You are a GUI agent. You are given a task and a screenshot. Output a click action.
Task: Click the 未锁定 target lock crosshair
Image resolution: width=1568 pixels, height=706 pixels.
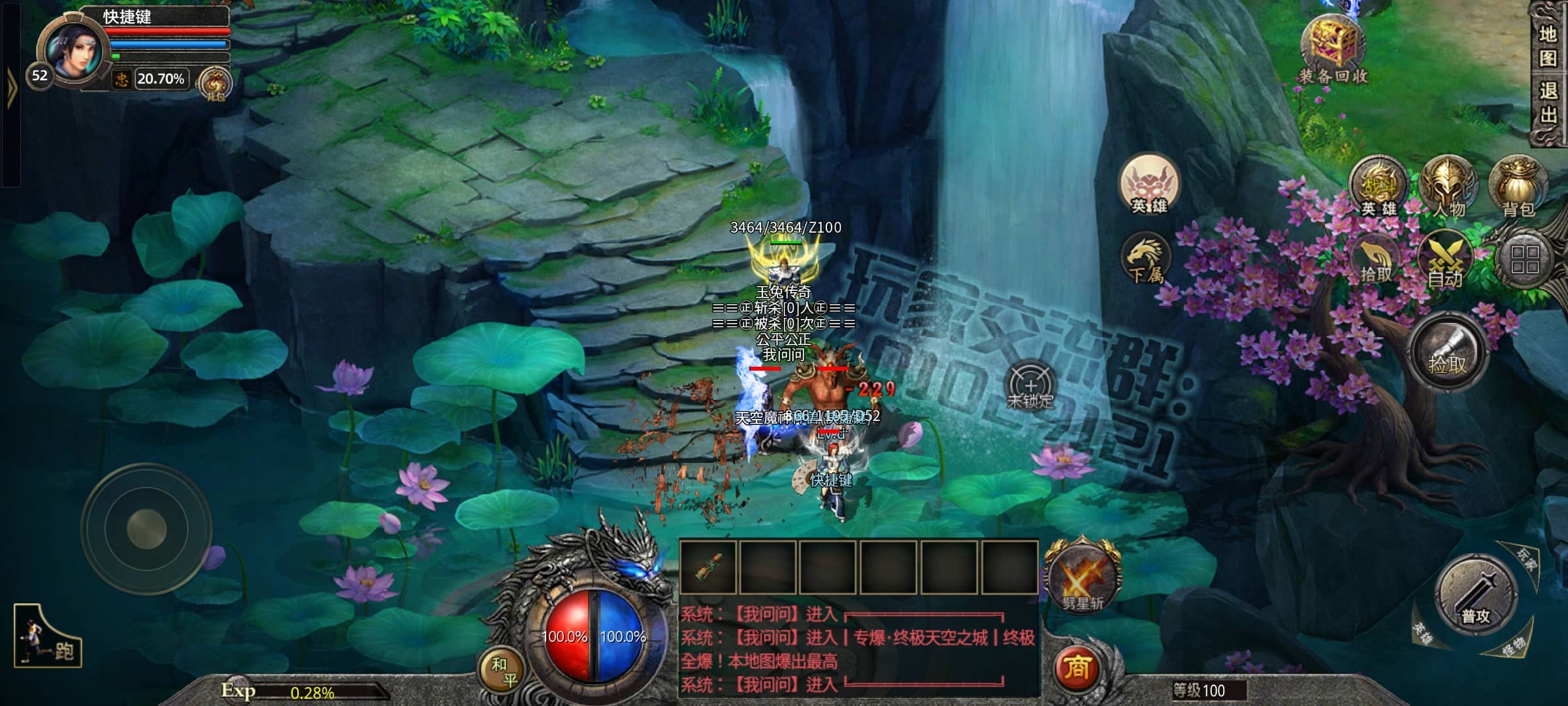click(1030, 386)
